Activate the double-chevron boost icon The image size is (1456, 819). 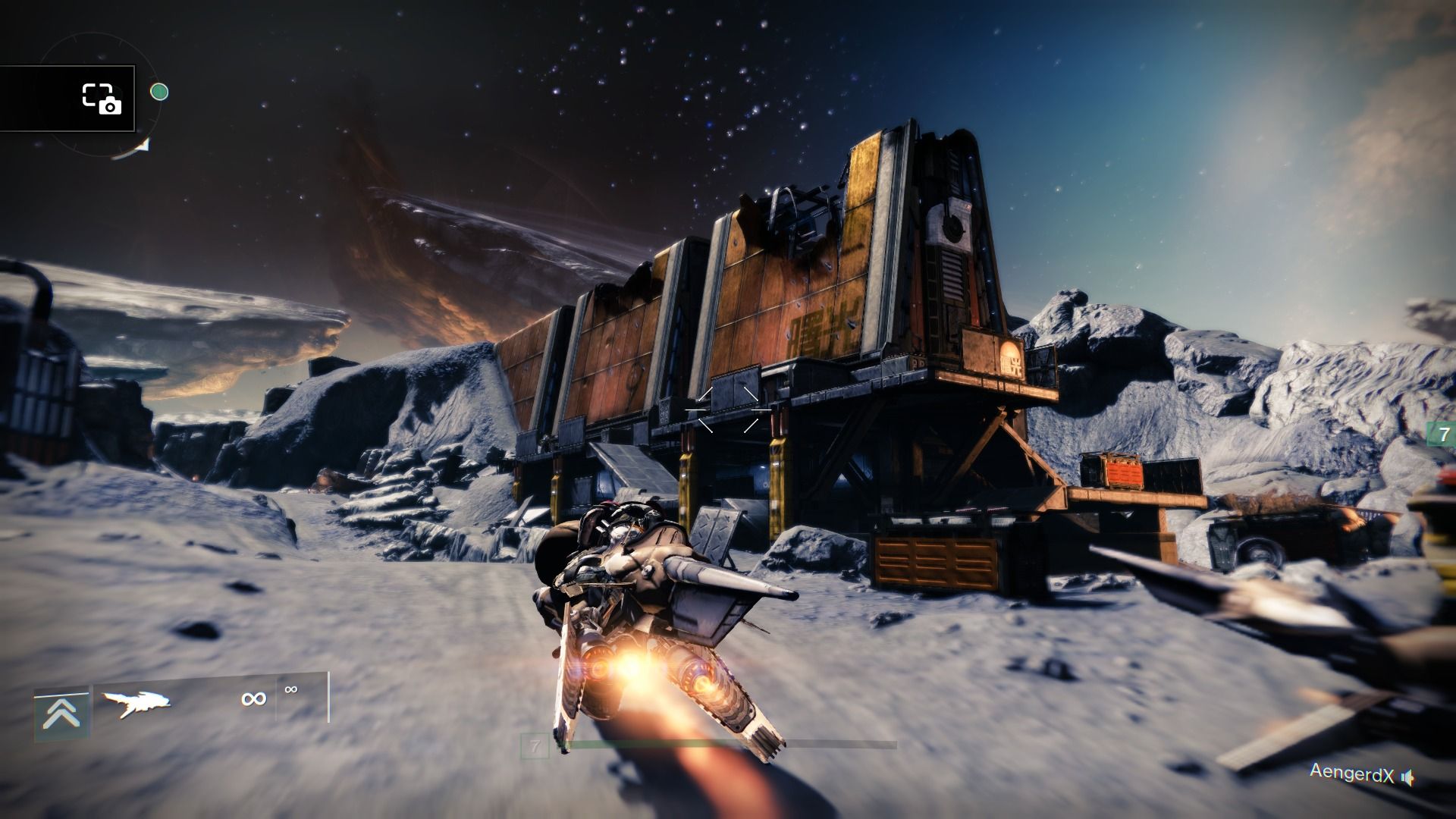tap(61, 714)
